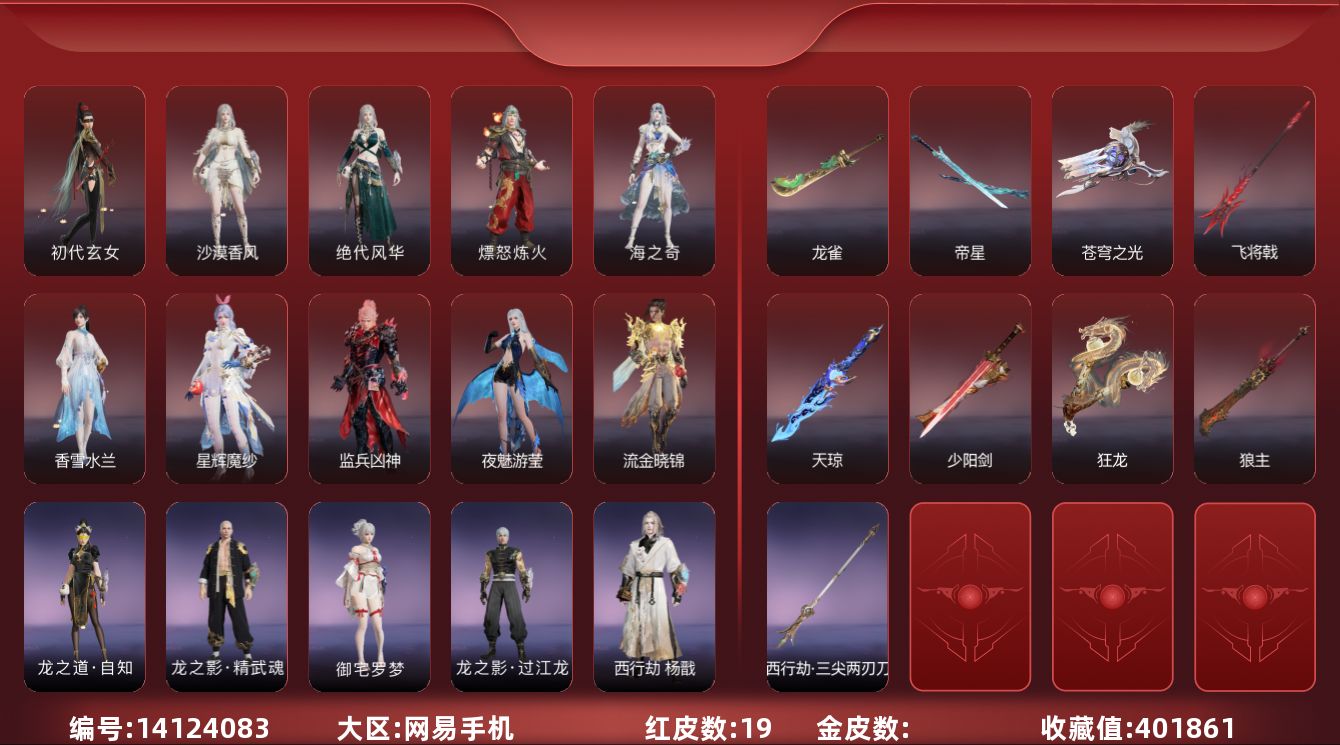Open the 西行劫·三尖两刃刀 weapon card
Screen dimensions: 1340x745
(x=827, y=596)
